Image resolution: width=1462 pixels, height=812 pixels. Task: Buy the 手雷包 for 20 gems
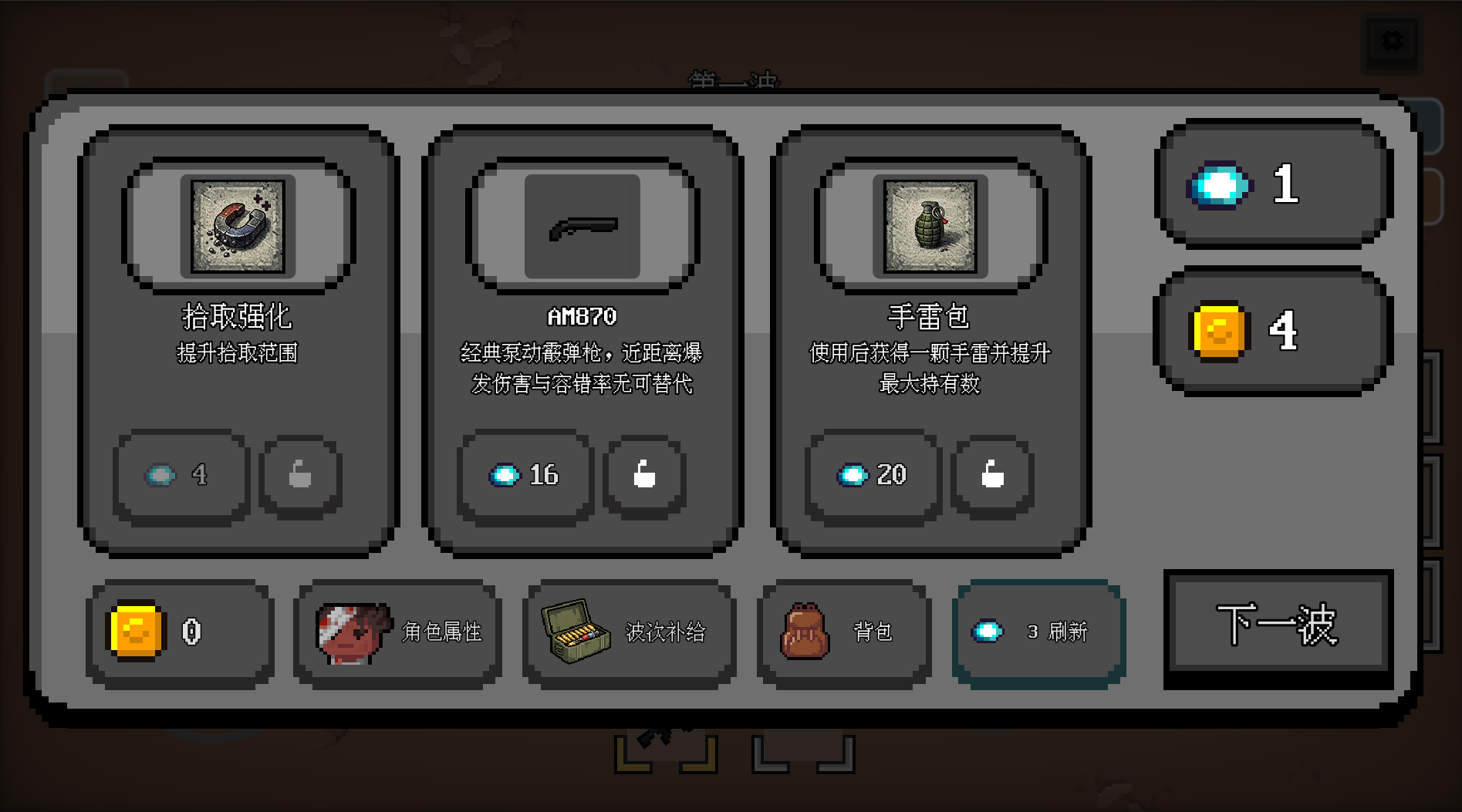[x=873, y=475]
